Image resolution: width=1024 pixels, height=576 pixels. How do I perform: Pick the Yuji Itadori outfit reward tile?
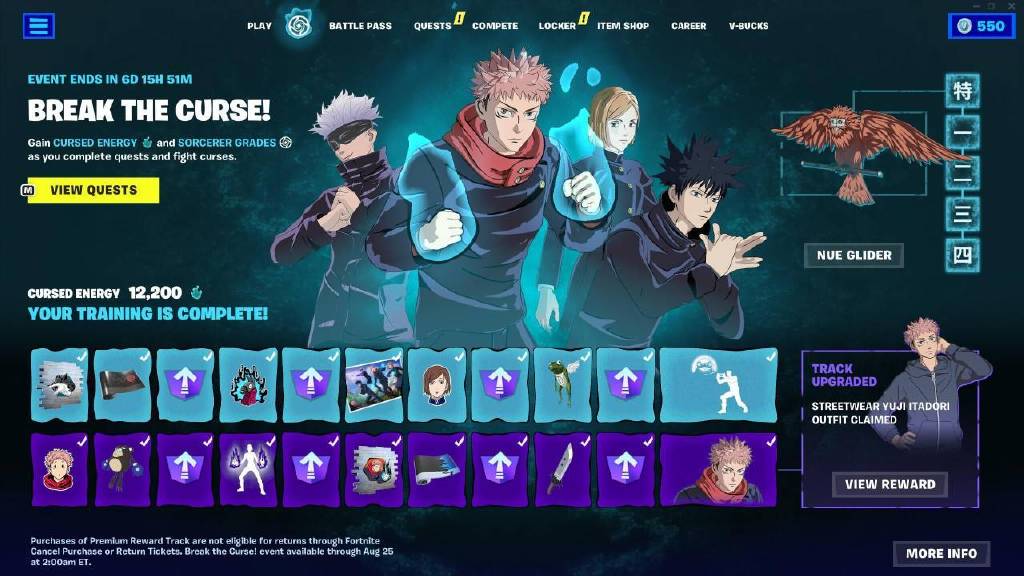point(717,469)
